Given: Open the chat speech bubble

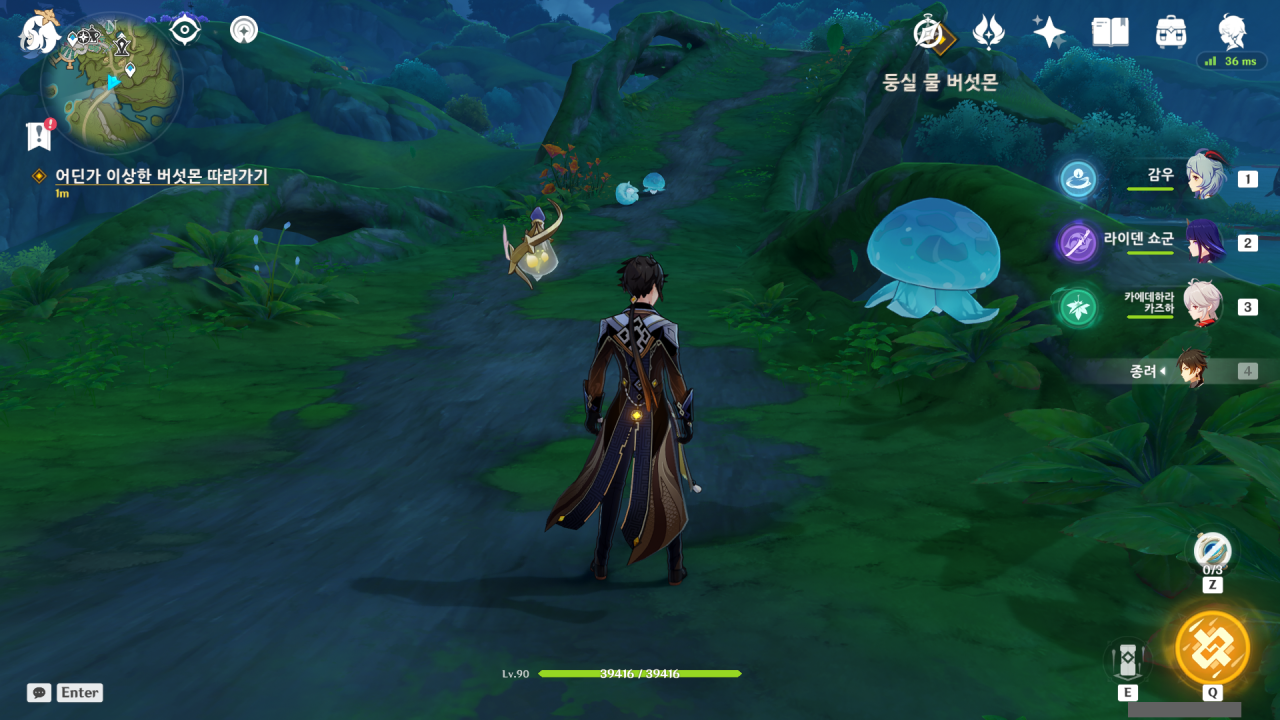Looking at the screenshot, I should (x=39, y=692).
